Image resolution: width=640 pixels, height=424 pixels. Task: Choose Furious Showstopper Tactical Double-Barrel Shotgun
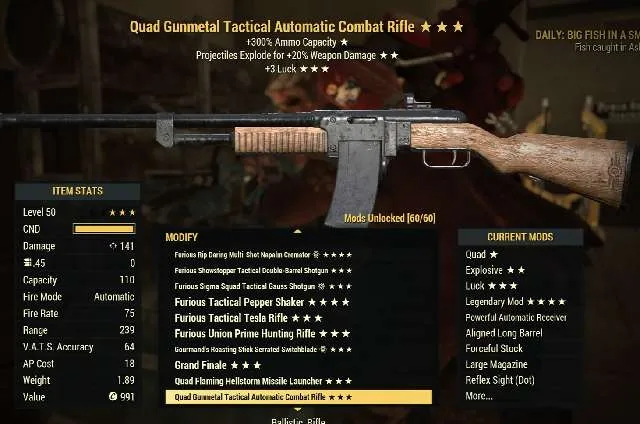[262, 270]
